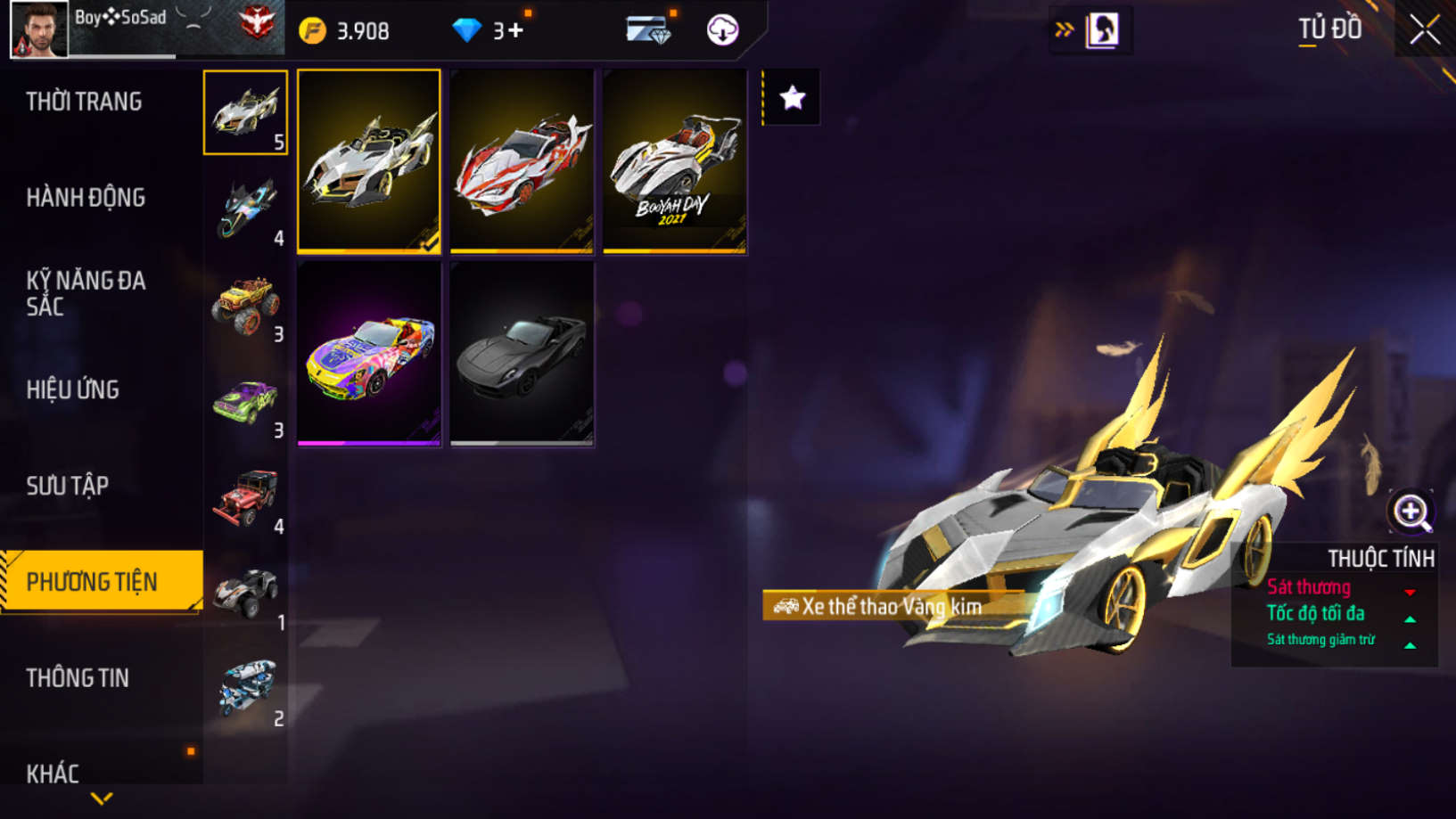Add more diamonds with the plus button
1456x819 pixels.
click(516, 31)
